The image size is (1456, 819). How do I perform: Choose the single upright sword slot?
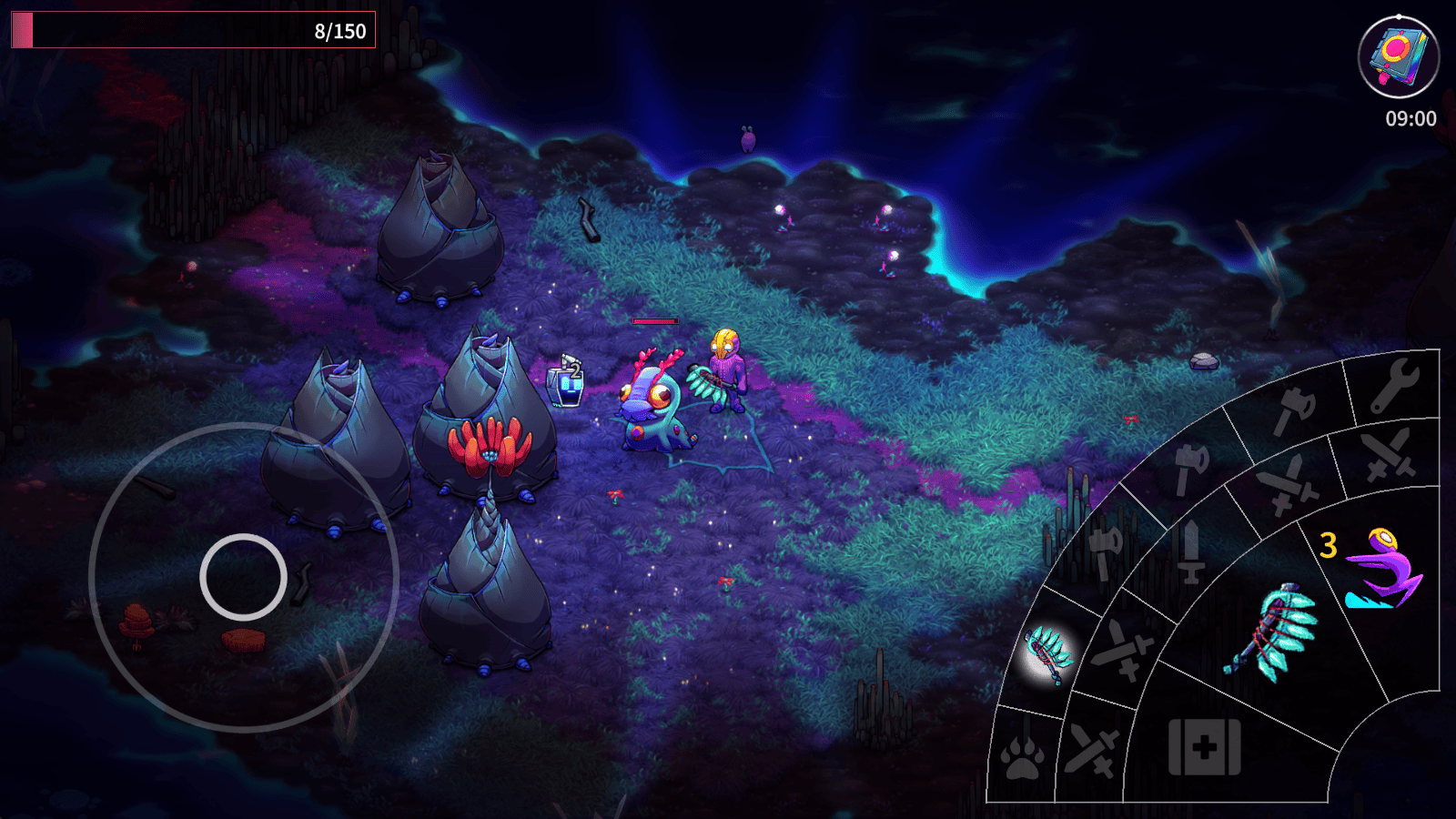[1189, 551]
